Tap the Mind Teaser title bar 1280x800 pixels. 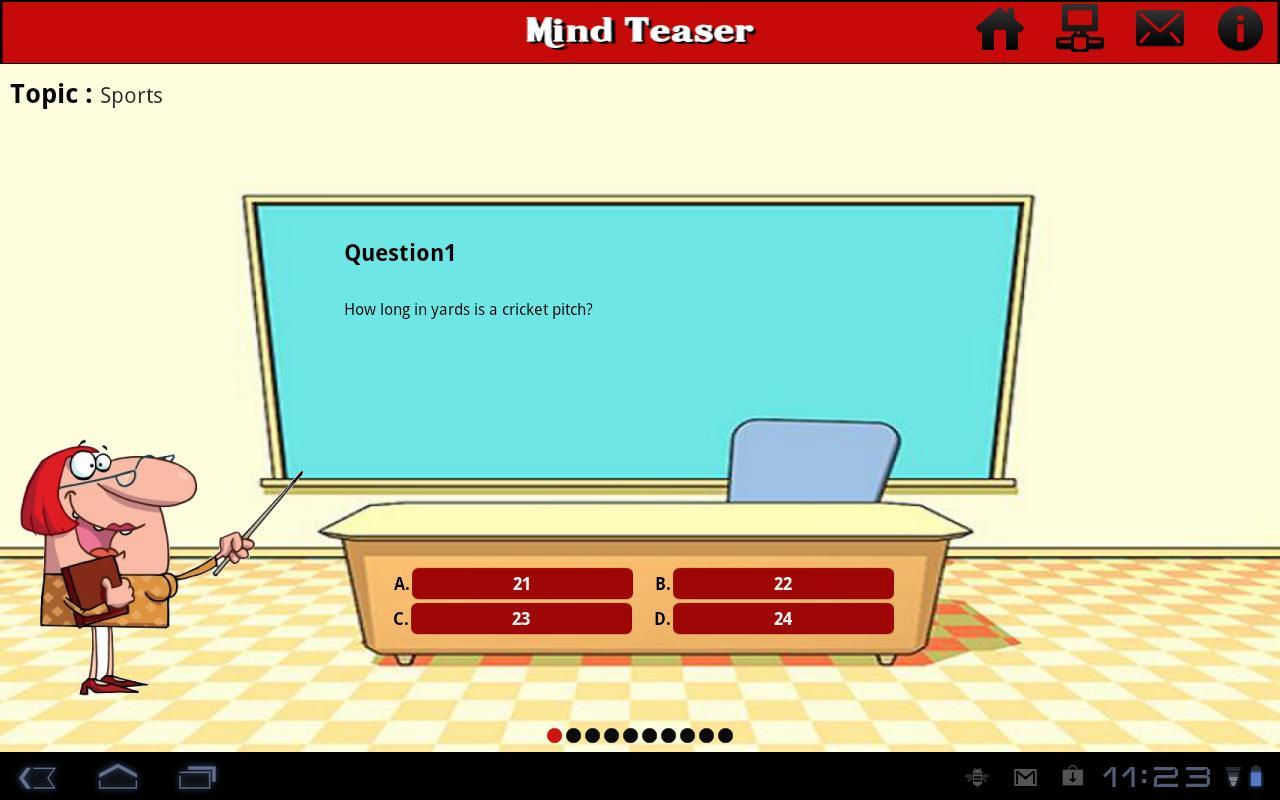[x=639, y=30]
